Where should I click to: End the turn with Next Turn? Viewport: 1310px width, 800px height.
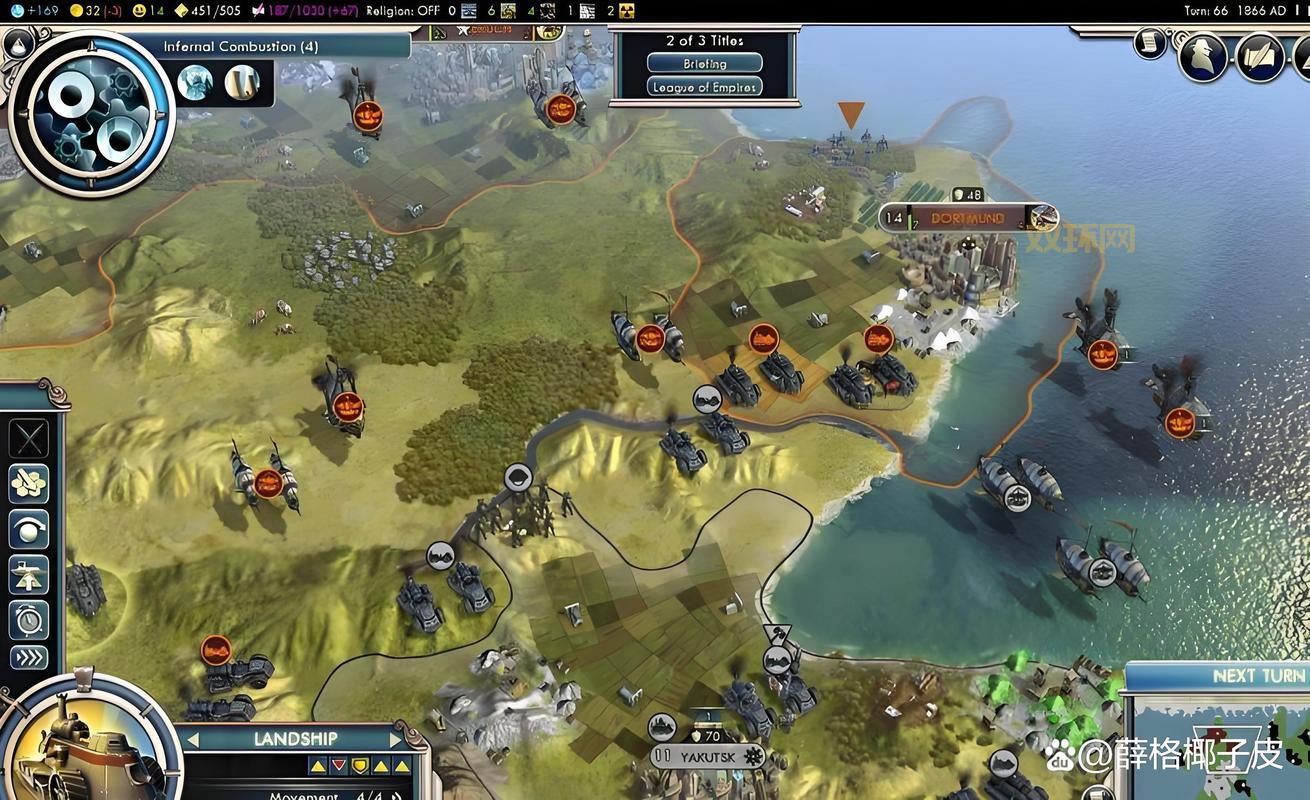click(1256, 676)
